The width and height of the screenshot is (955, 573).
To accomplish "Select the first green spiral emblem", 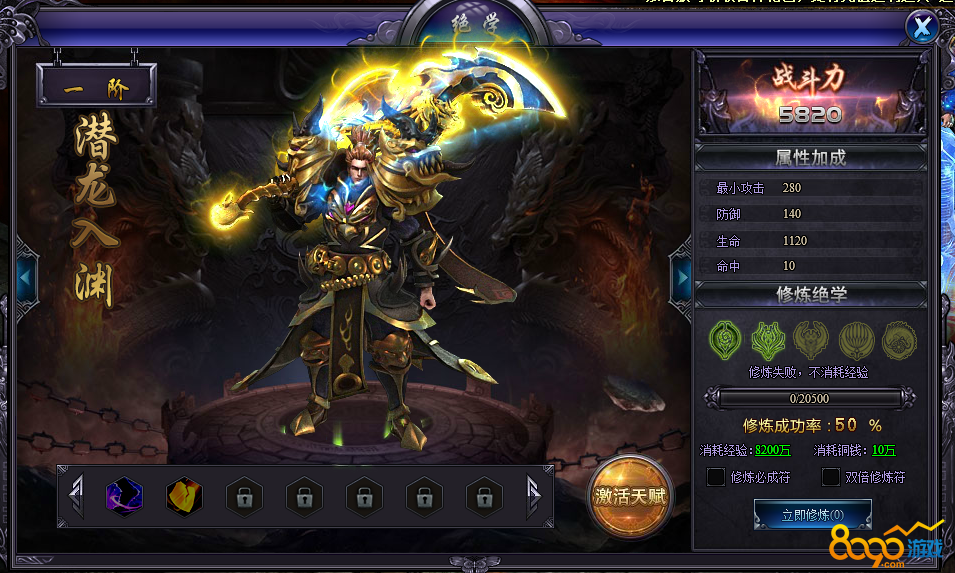I will click(x=724, y=340).
